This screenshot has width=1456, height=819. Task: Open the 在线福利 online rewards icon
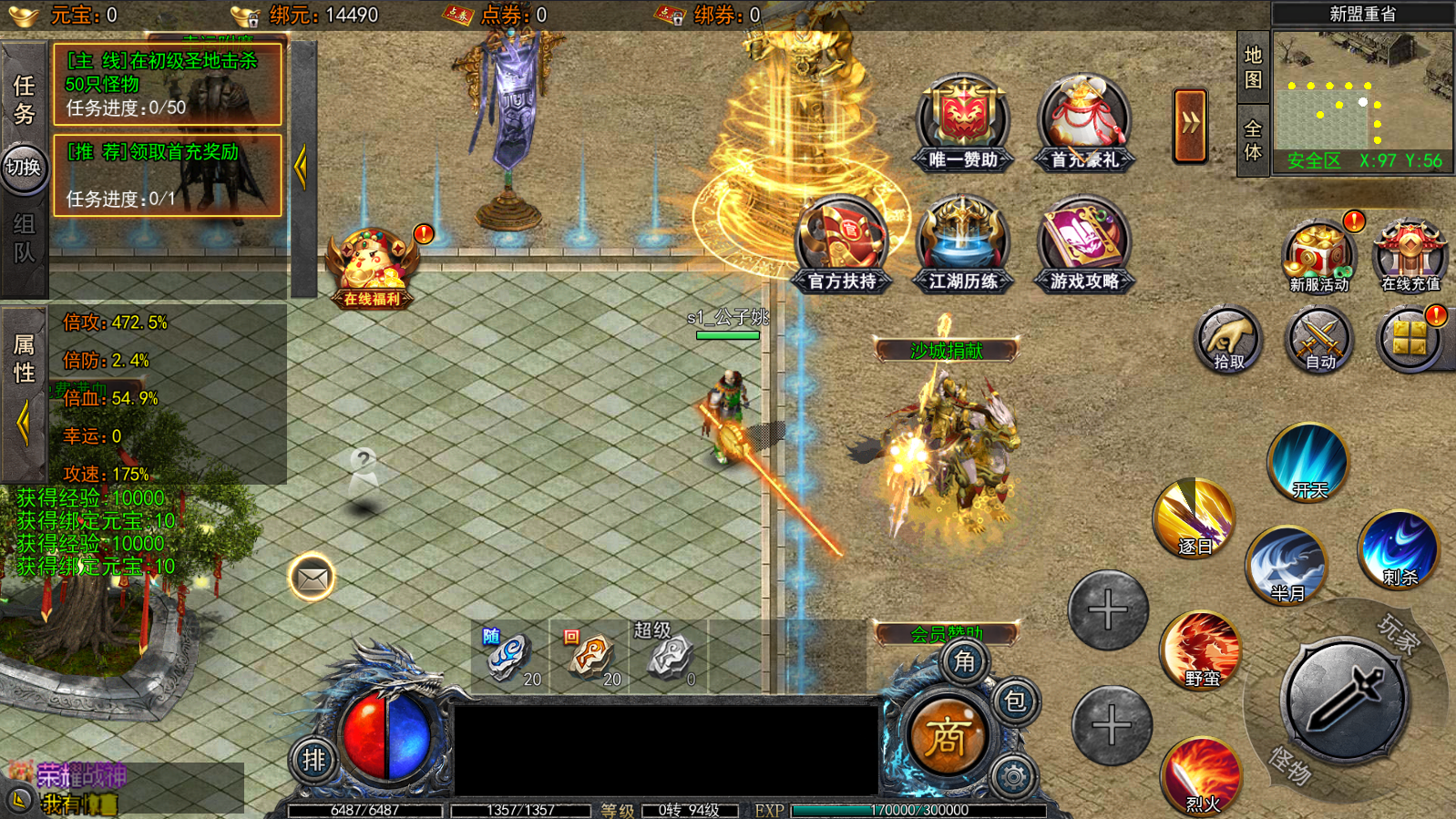(x=373, y=267)
